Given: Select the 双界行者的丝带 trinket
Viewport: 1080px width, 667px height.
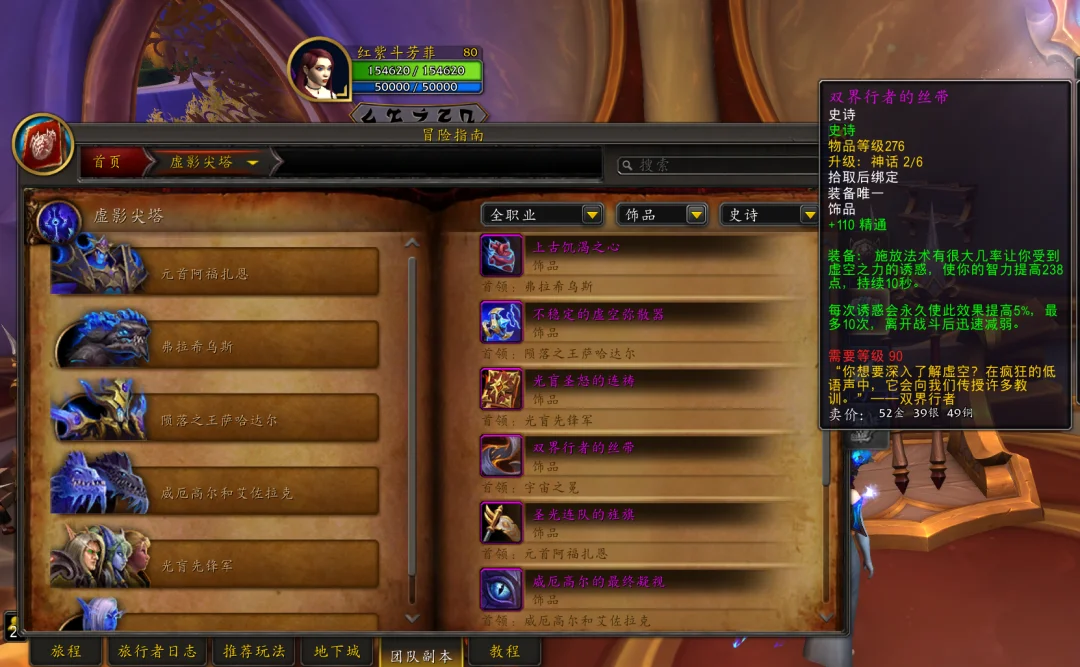Looking at the screenshot, I should (583, 448).
